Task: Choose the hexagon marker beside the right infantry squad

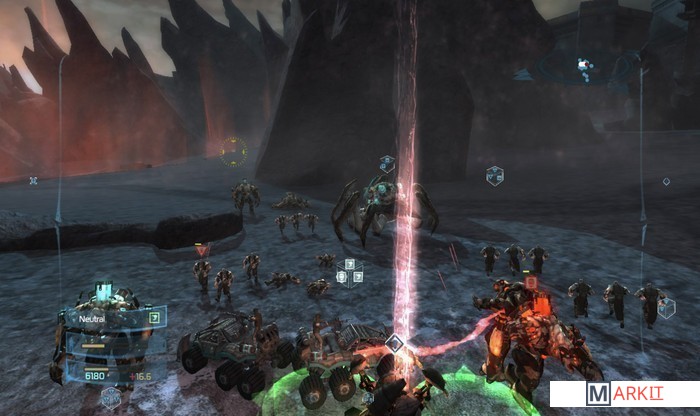Action: 666,308
